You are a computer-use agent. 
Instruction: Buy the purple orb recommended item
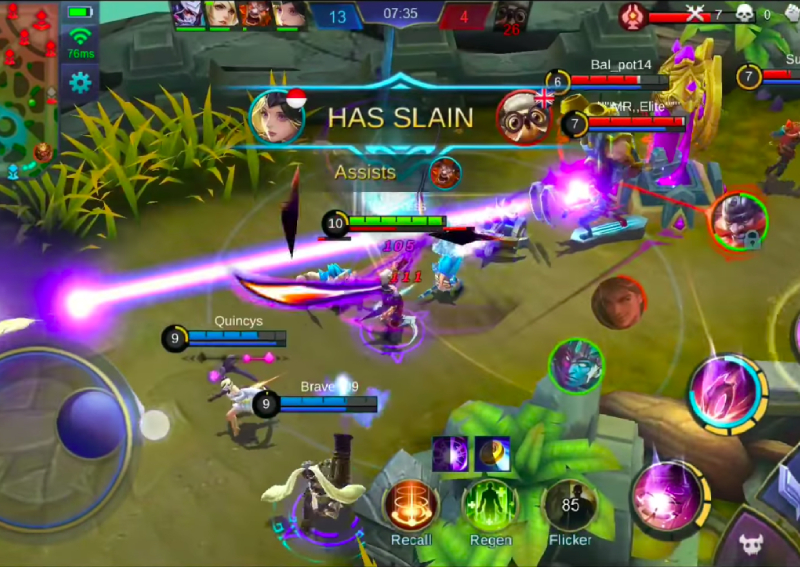click(x=450, y=453)
